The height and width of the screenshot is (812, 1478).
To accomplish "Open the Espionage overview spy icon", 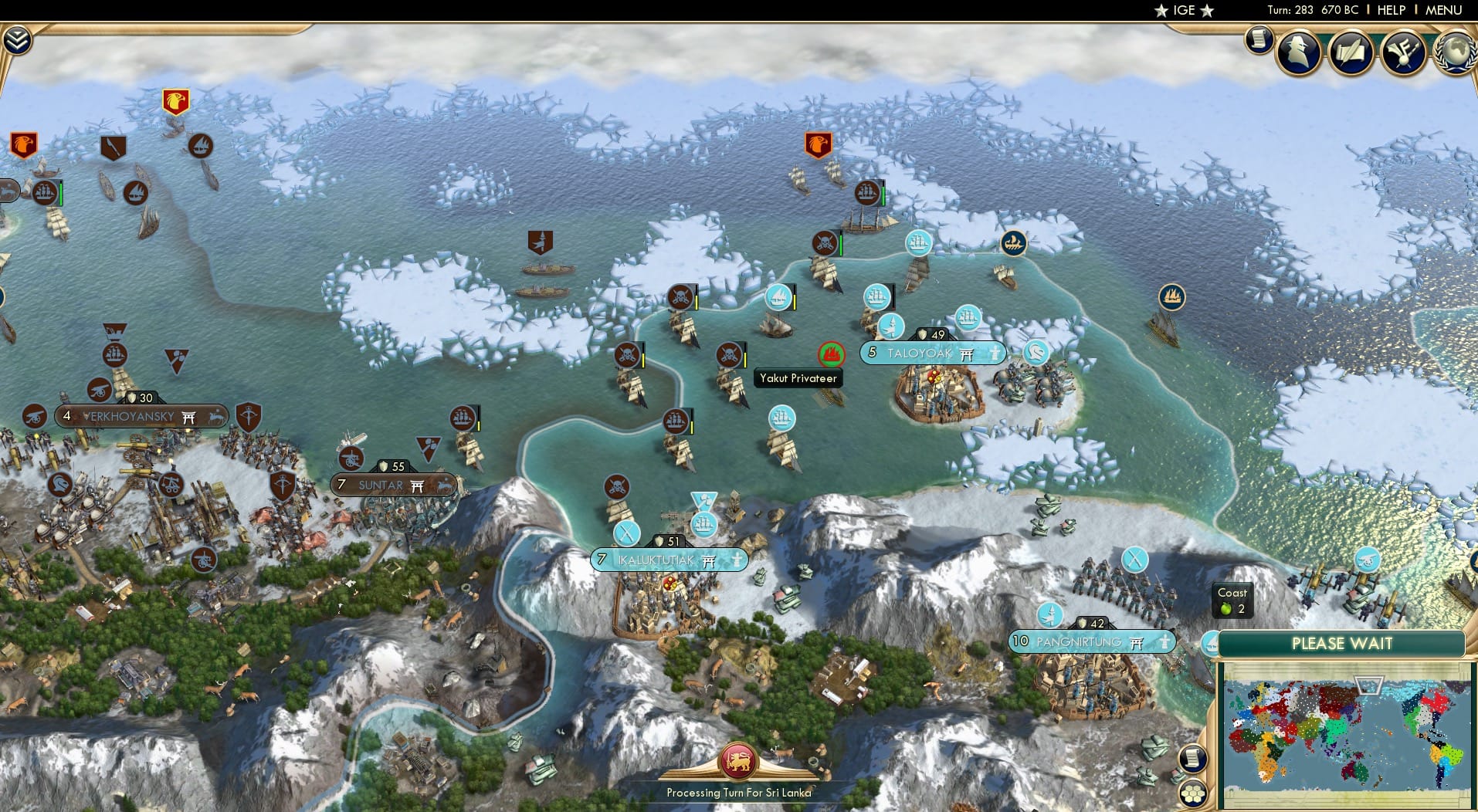I will pyautogui.click(x=1297, y=52).
